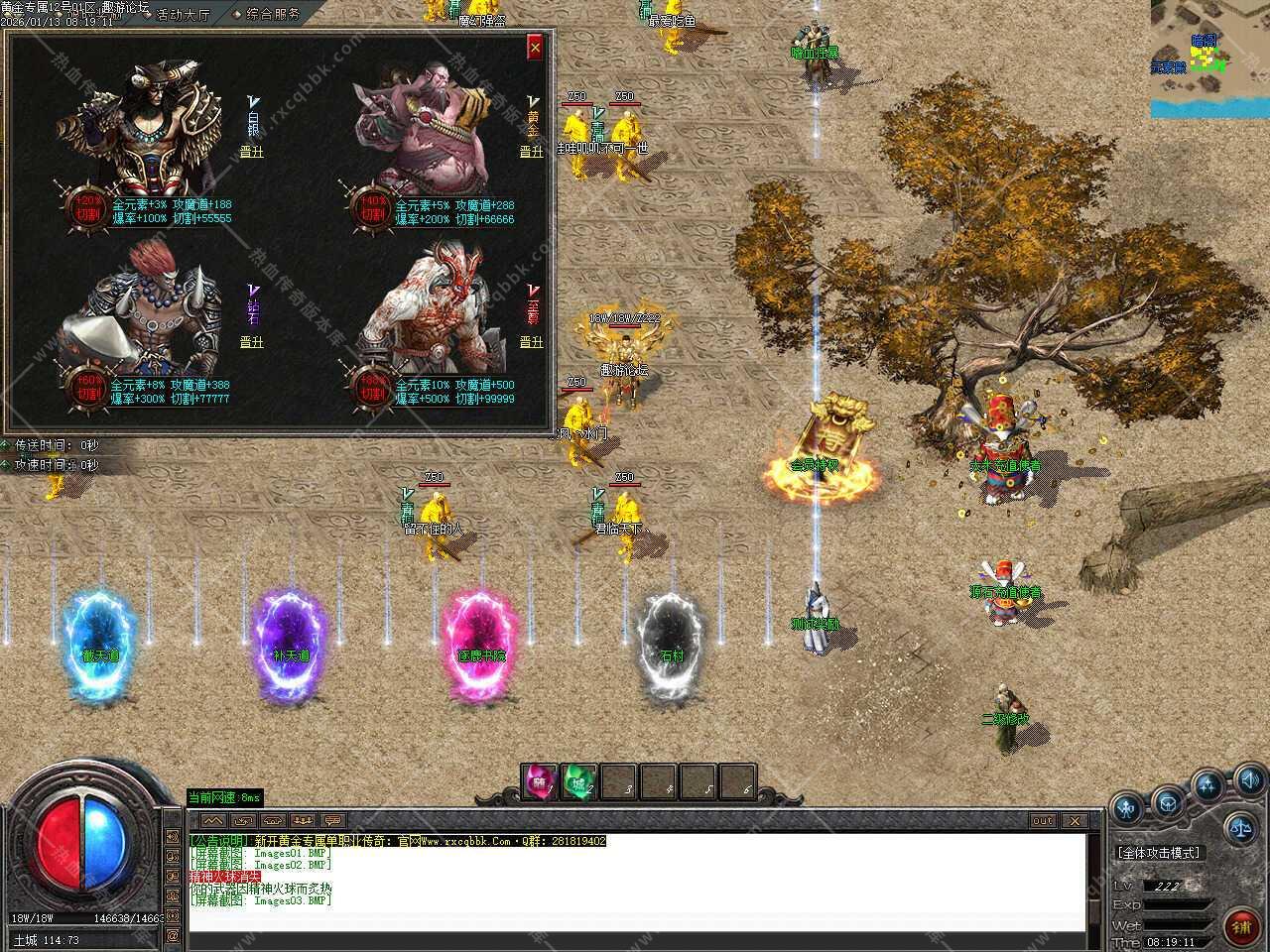Screen dimensions: 1270x952
Task: Switch the 全体攻击模式 attack mode
Action: [1158, 853]
